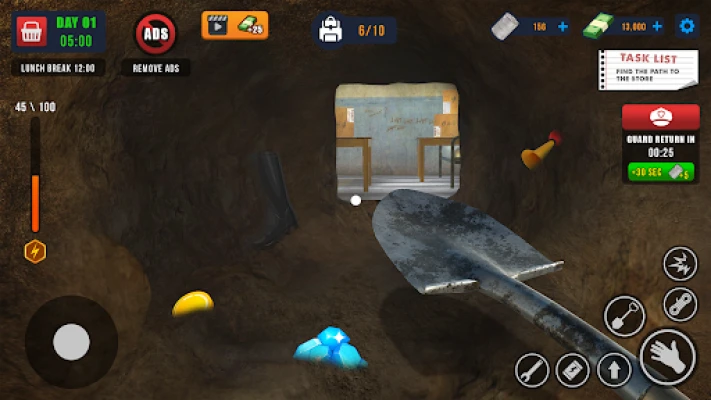The width and height of the screenshot is (711, 400).
Task: Use the up arrow jump button
Action: click(614, 370)
